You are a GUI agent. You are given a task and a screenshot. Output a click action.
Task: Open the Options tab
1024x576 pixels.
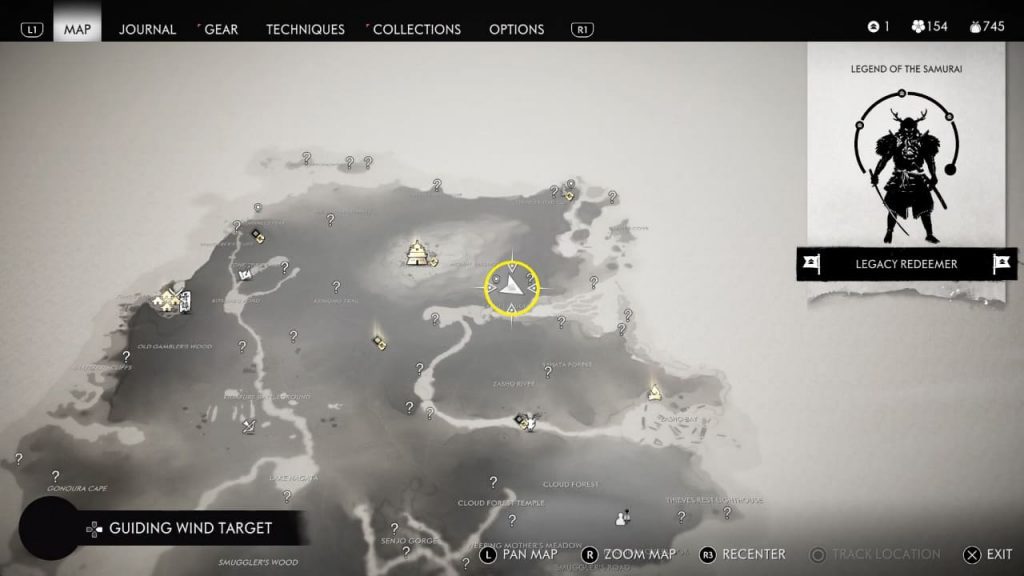pyautogui.click(x=517, y=29)
